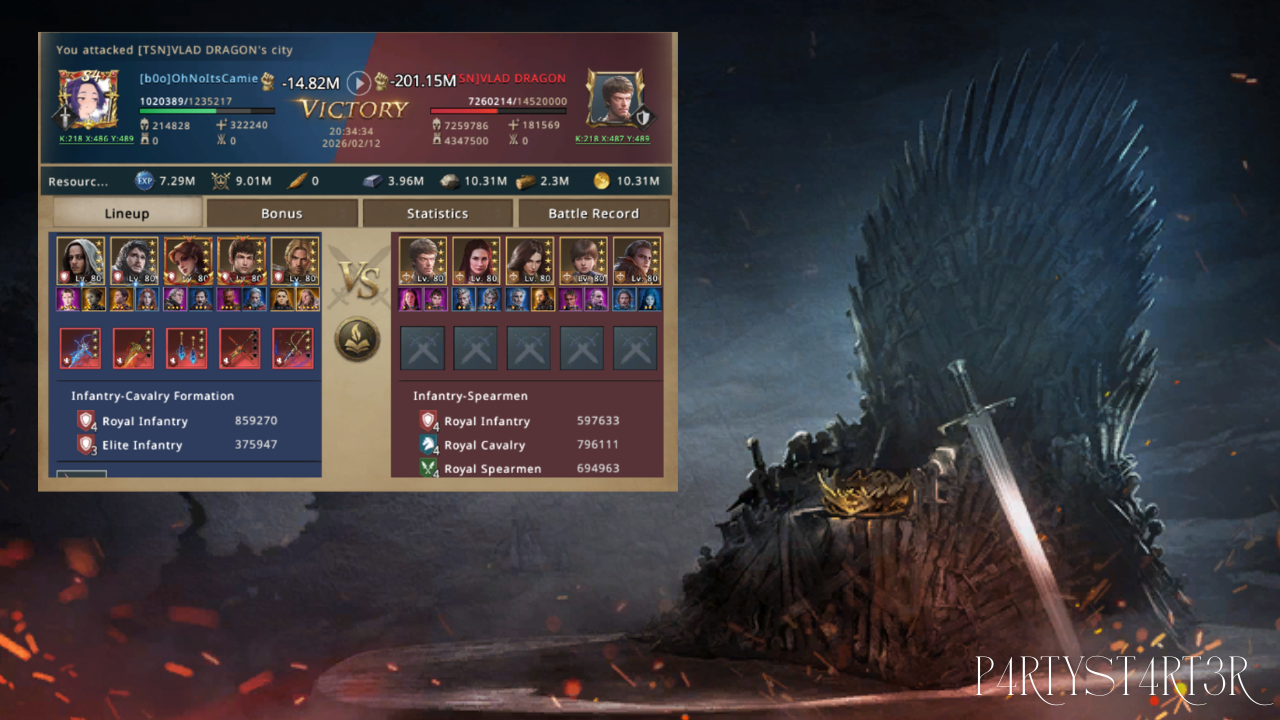Open the Bonus tab
1280x720 pixels.
pos(281,213)
